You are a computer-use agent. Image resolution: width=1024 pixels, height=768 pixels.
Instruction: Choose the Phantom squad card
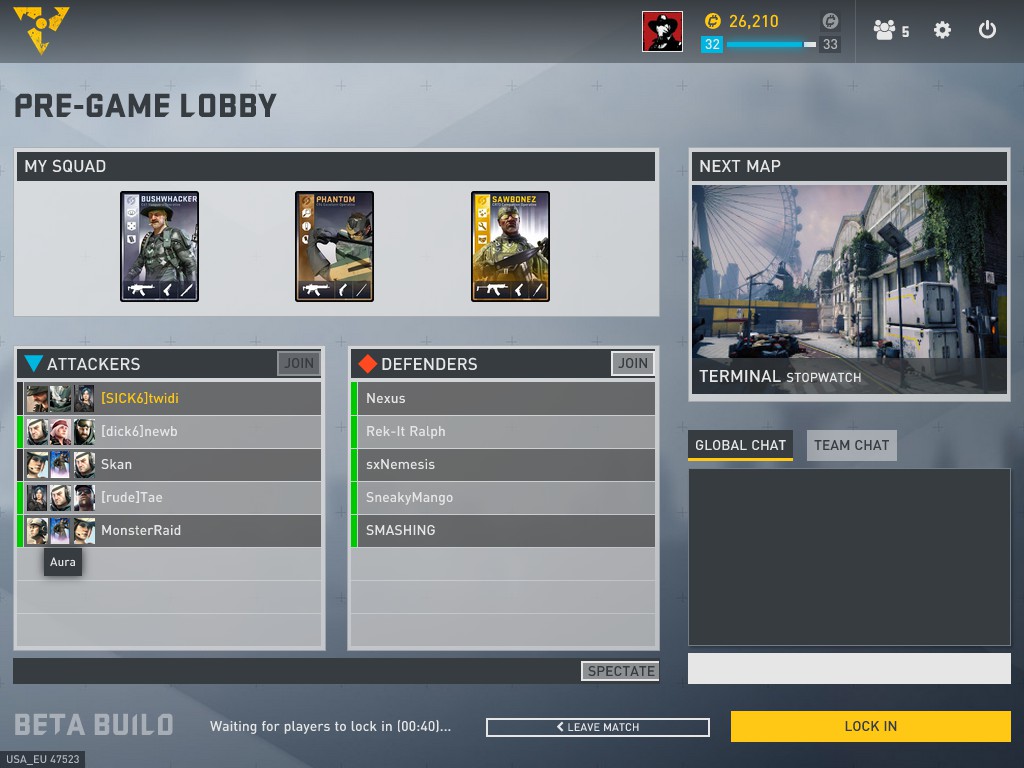335,246
